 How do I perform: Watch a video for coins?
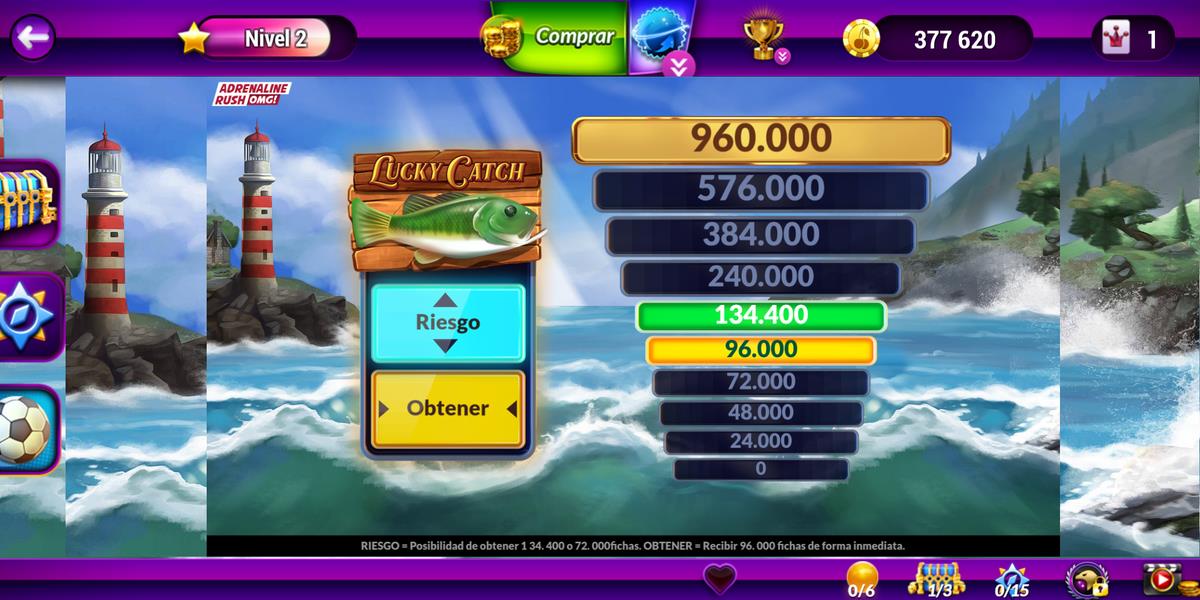tap(1162, 580)
